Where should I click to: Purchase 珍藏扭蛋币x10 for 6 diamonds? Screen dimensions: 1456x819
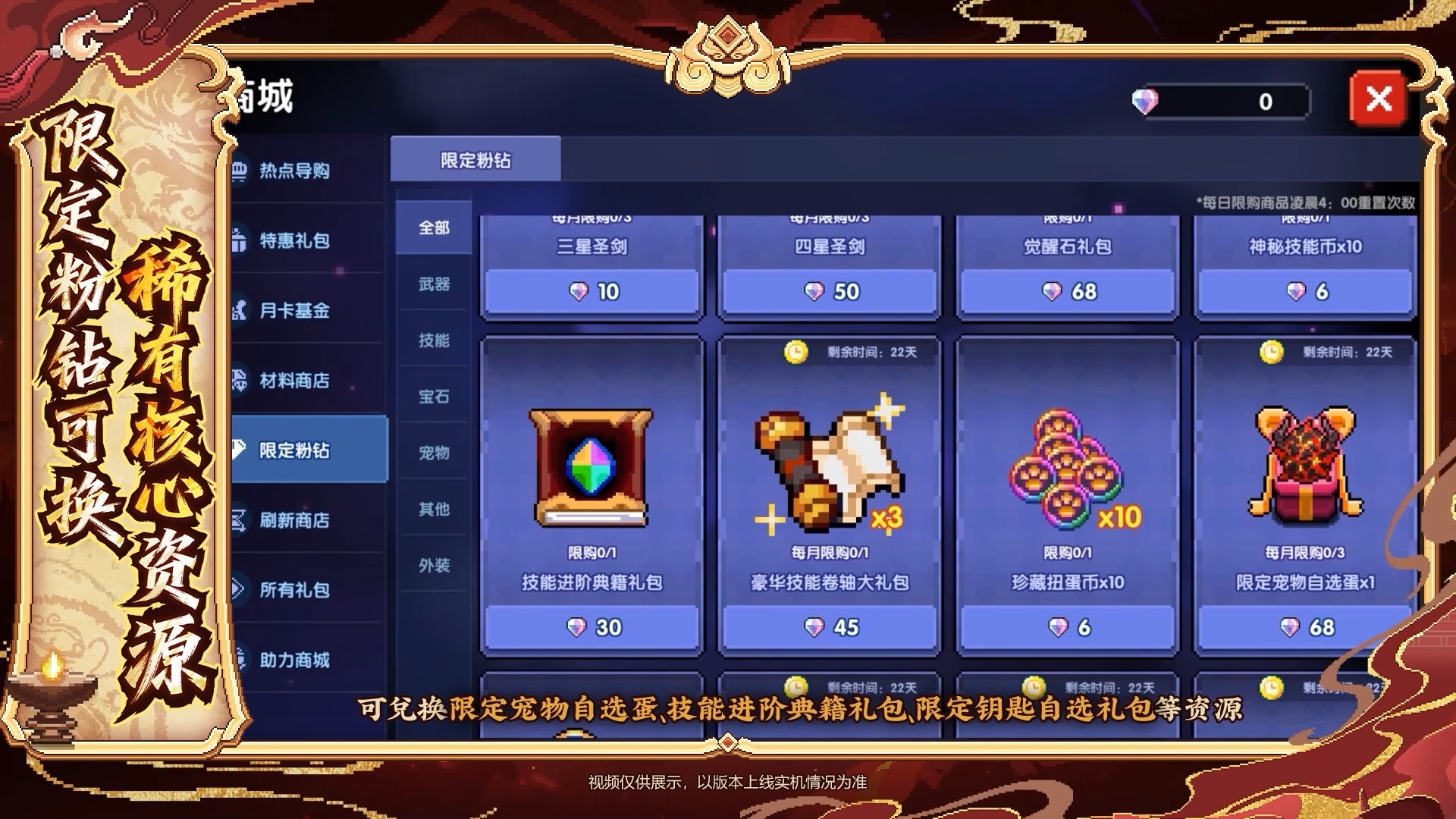click(1068, 627)
